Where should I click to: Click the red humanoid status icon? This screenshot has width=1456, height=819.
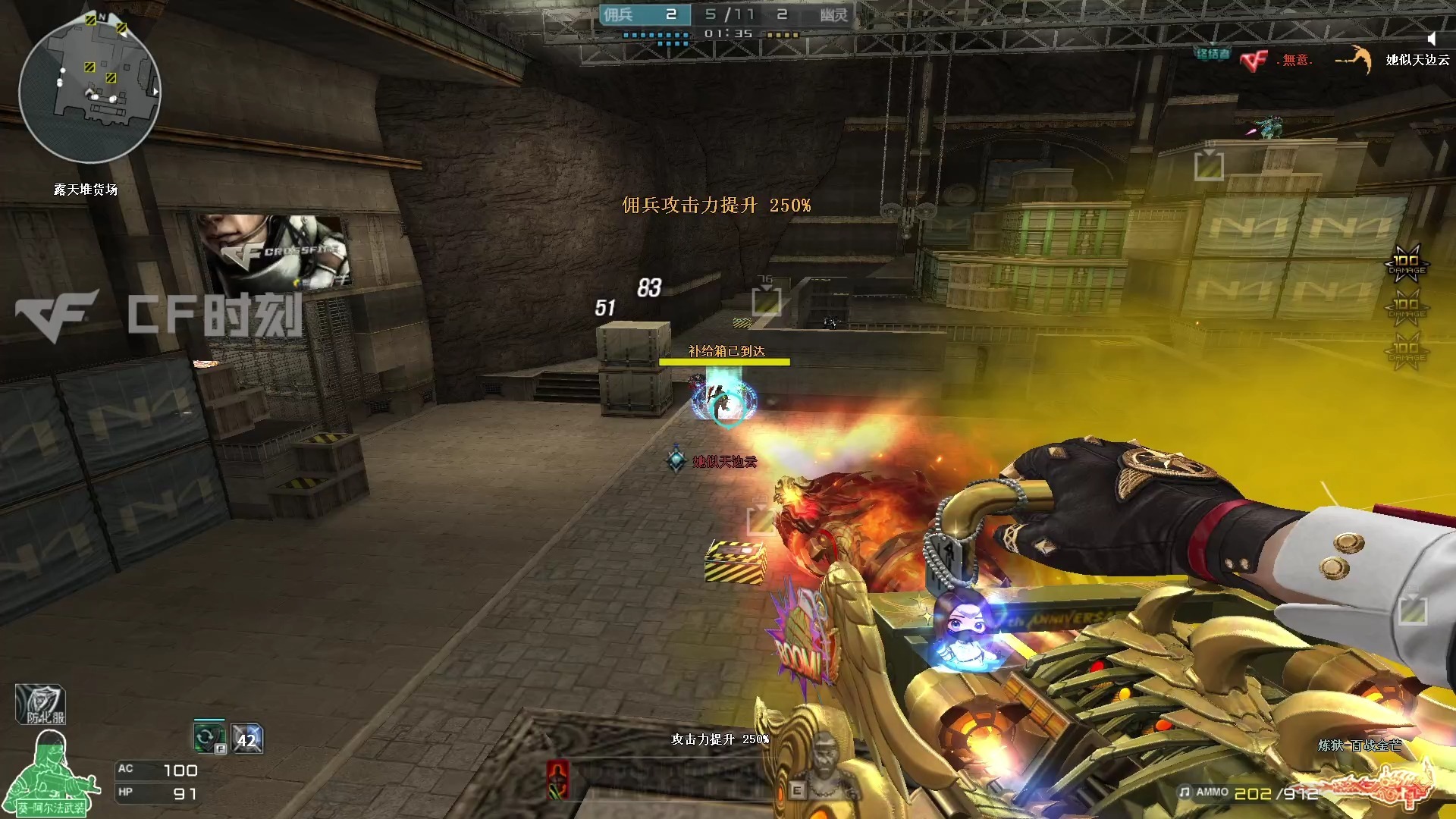point(558,779)
